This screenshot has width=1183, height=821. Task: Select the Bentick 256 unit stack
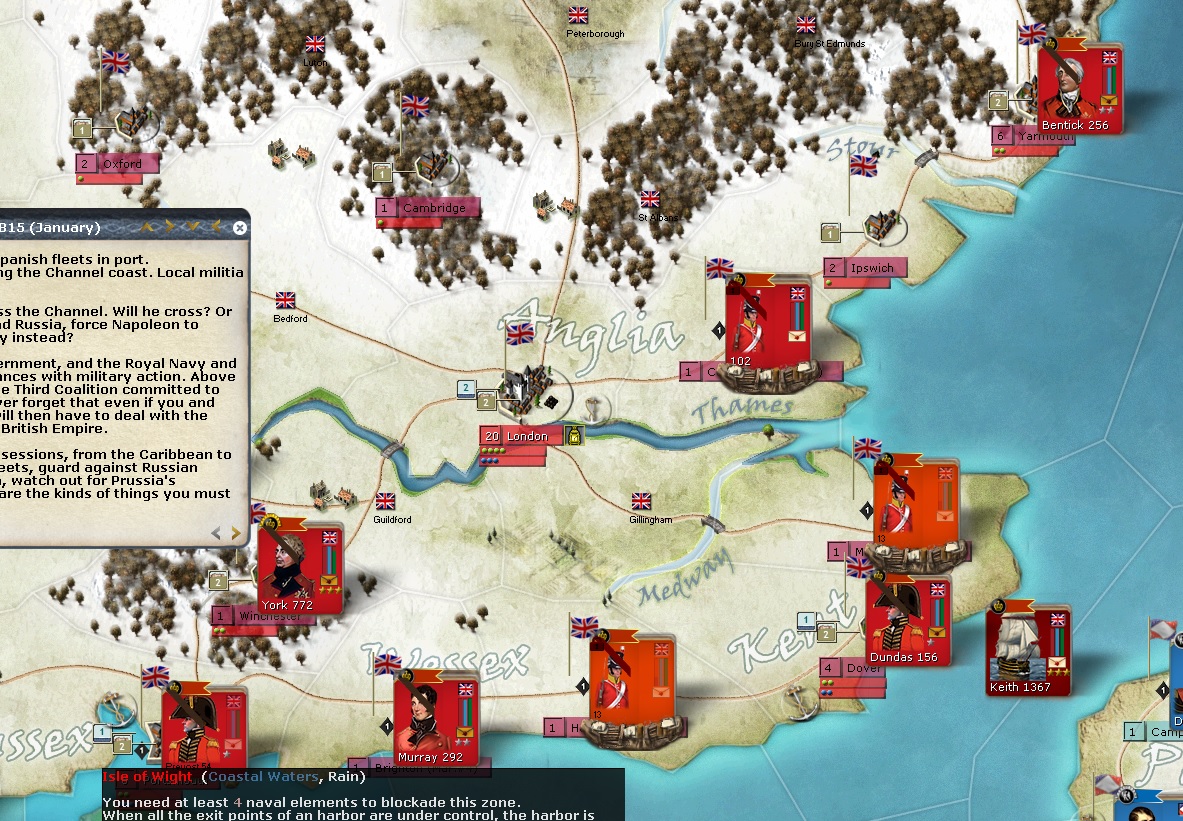[x=1079, y=88]
